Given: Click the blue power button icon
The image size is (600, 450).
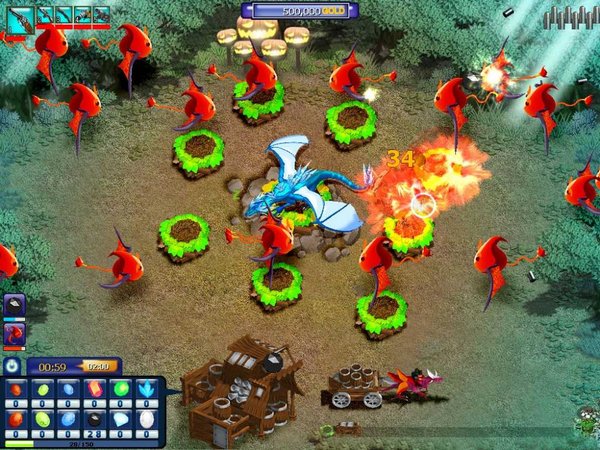Looking at the screenshot, I should (x=12, y=367).
